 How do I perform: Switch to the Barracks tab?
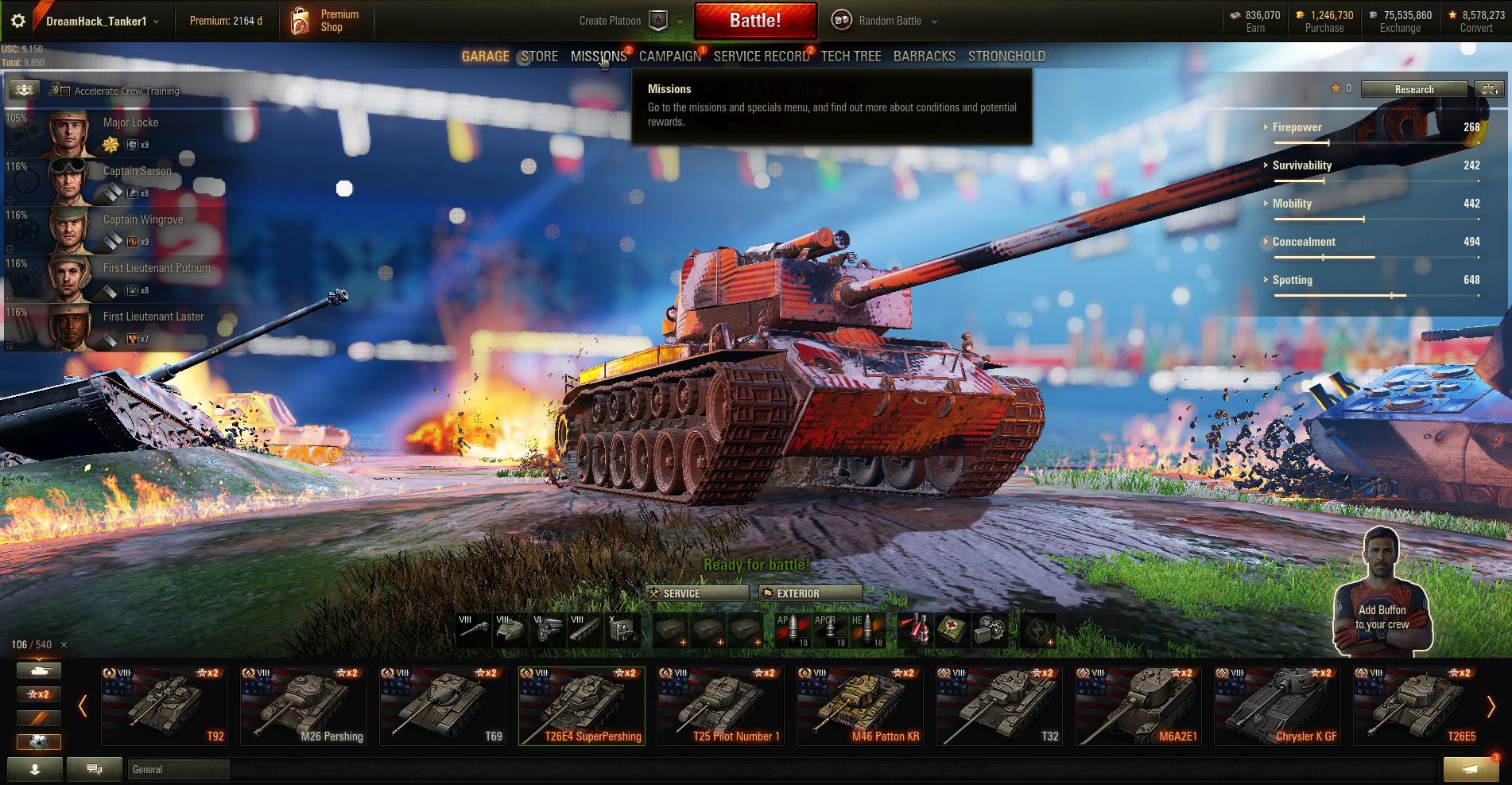pyautogui.click(x=924, y=56)
